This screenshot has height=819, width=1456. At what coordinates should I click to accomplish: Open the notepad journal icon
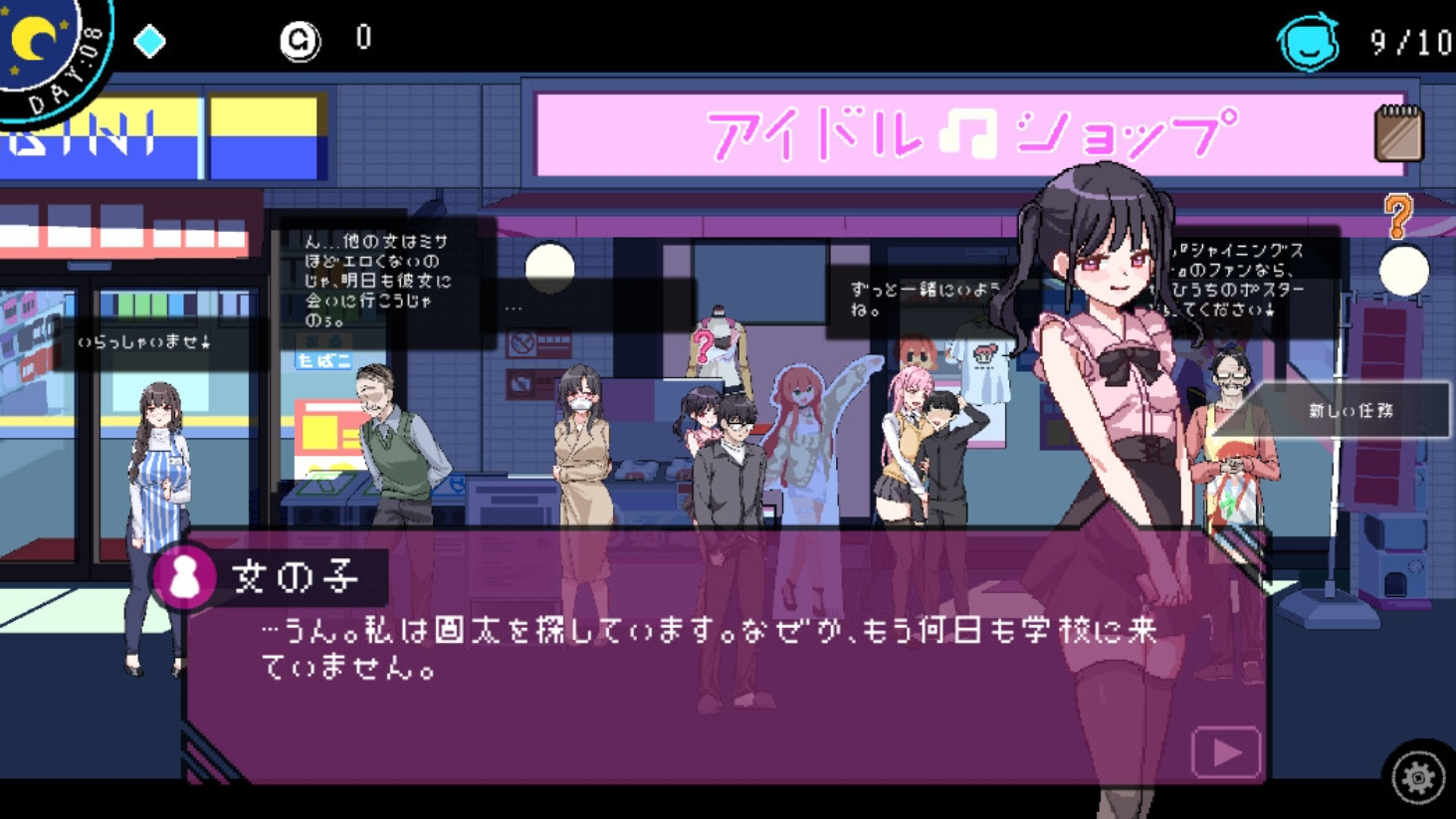point(1398,133)
